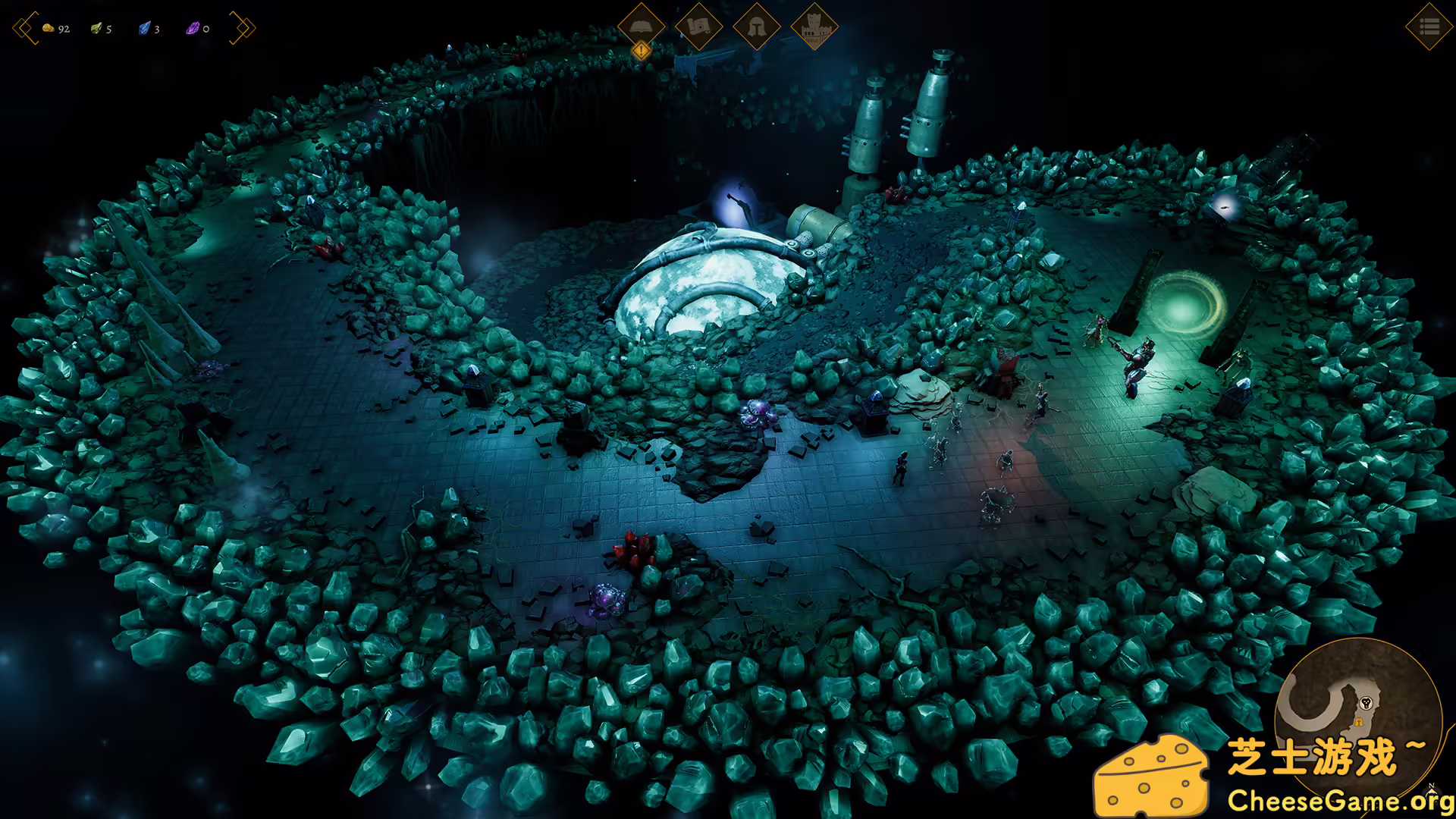
Task: Click the purple gem resource icon
Action: pyautogui.click(x=193, y=28)
